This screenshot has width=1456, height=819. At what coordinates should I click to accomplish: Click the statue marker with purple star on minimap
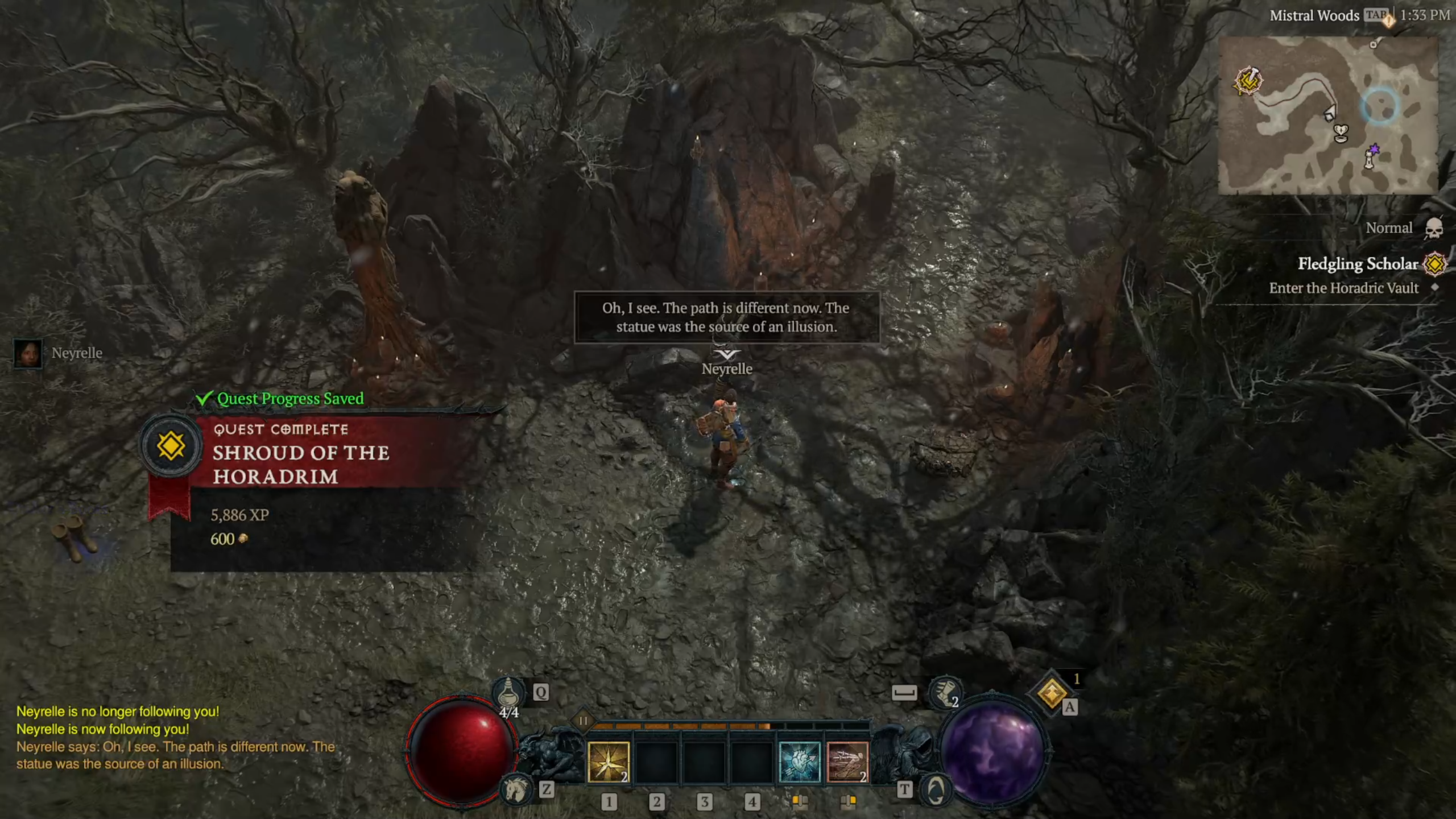1371,156
